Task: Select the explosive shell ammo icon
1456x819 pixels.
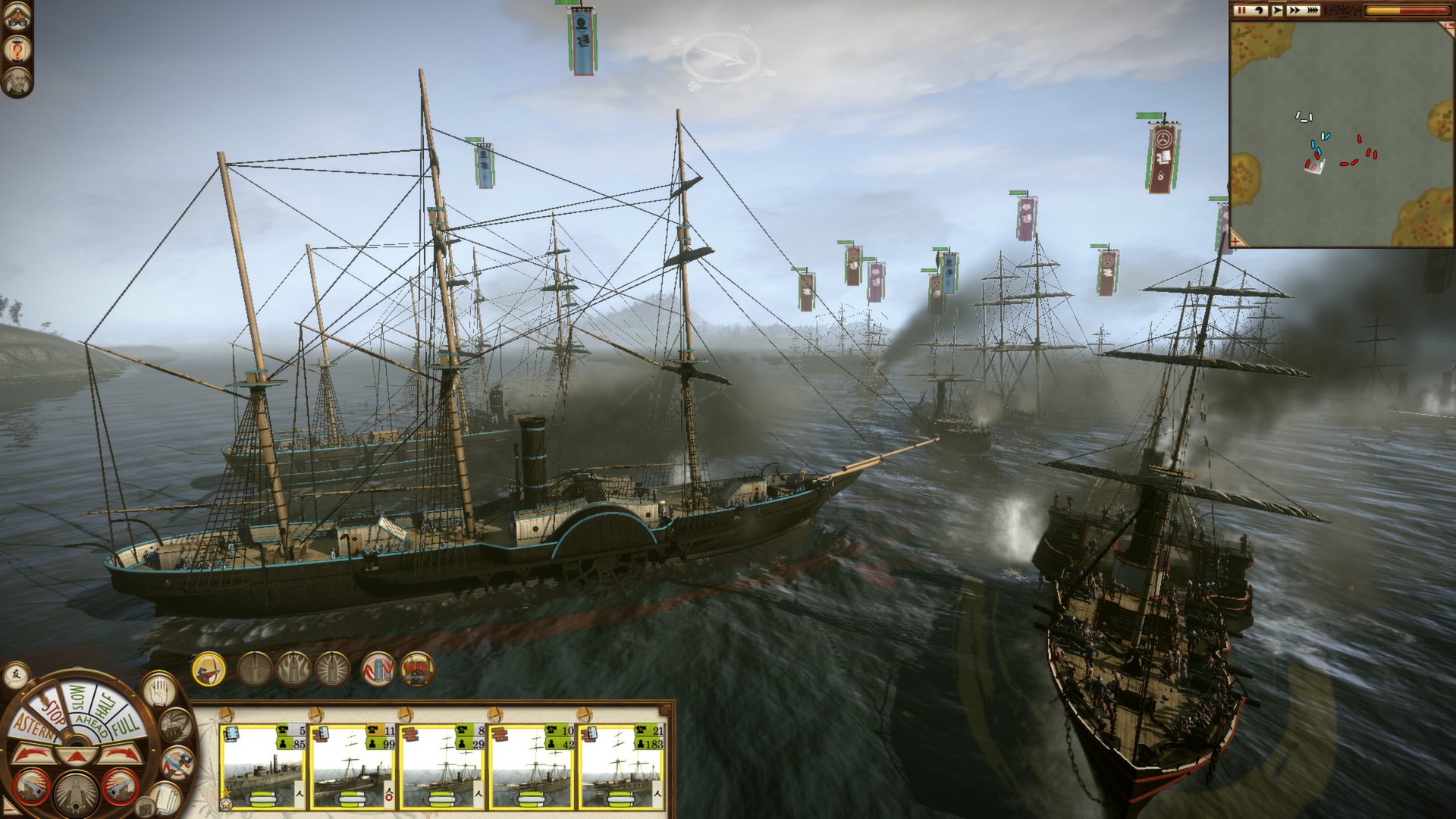Action: pos(332,669)
